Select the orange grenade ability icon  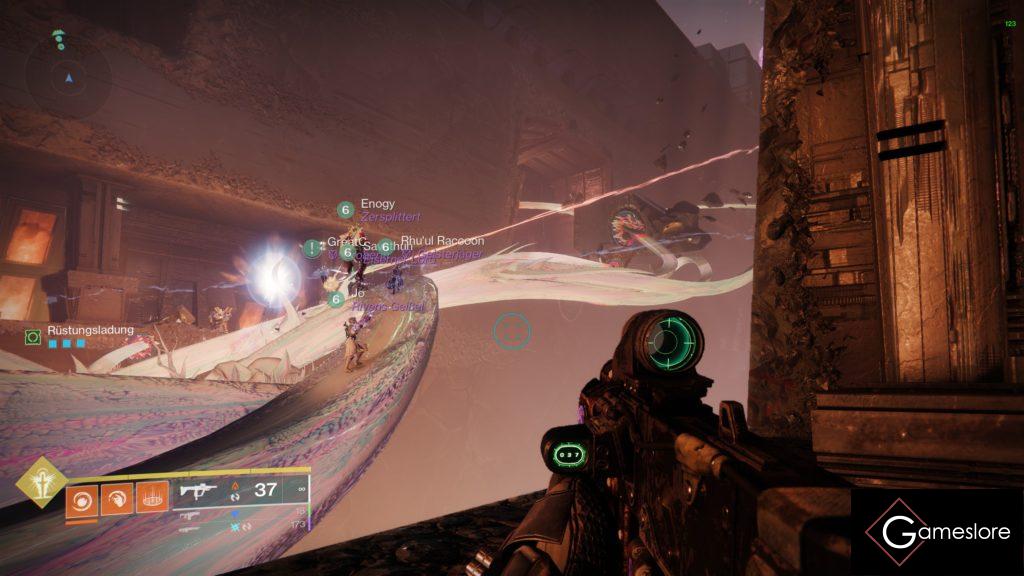point(82,498)
